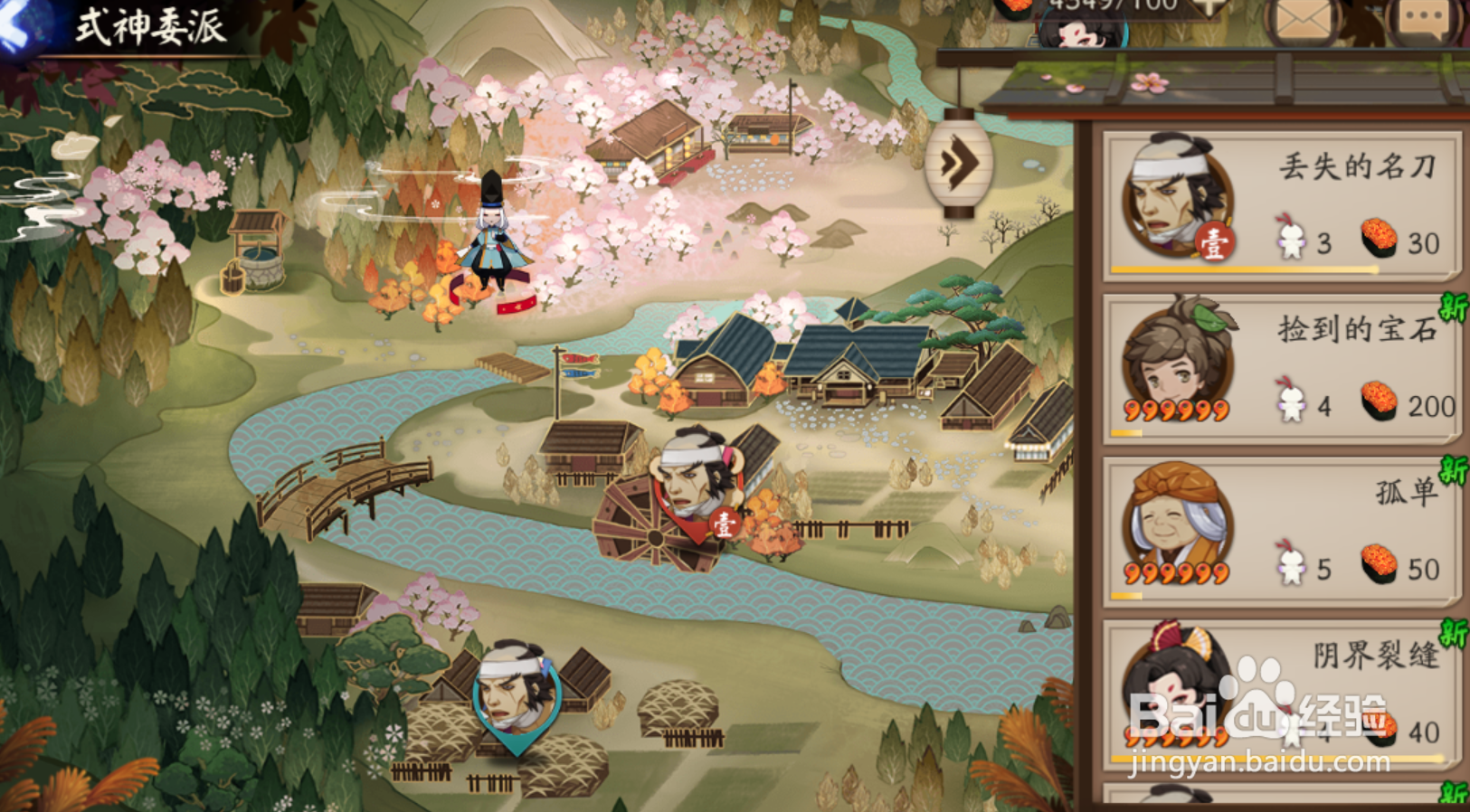This screenshot has height=812, width=1470.
Task: Collapse the quest list with the lantern arrow
Action: (959, 163)
